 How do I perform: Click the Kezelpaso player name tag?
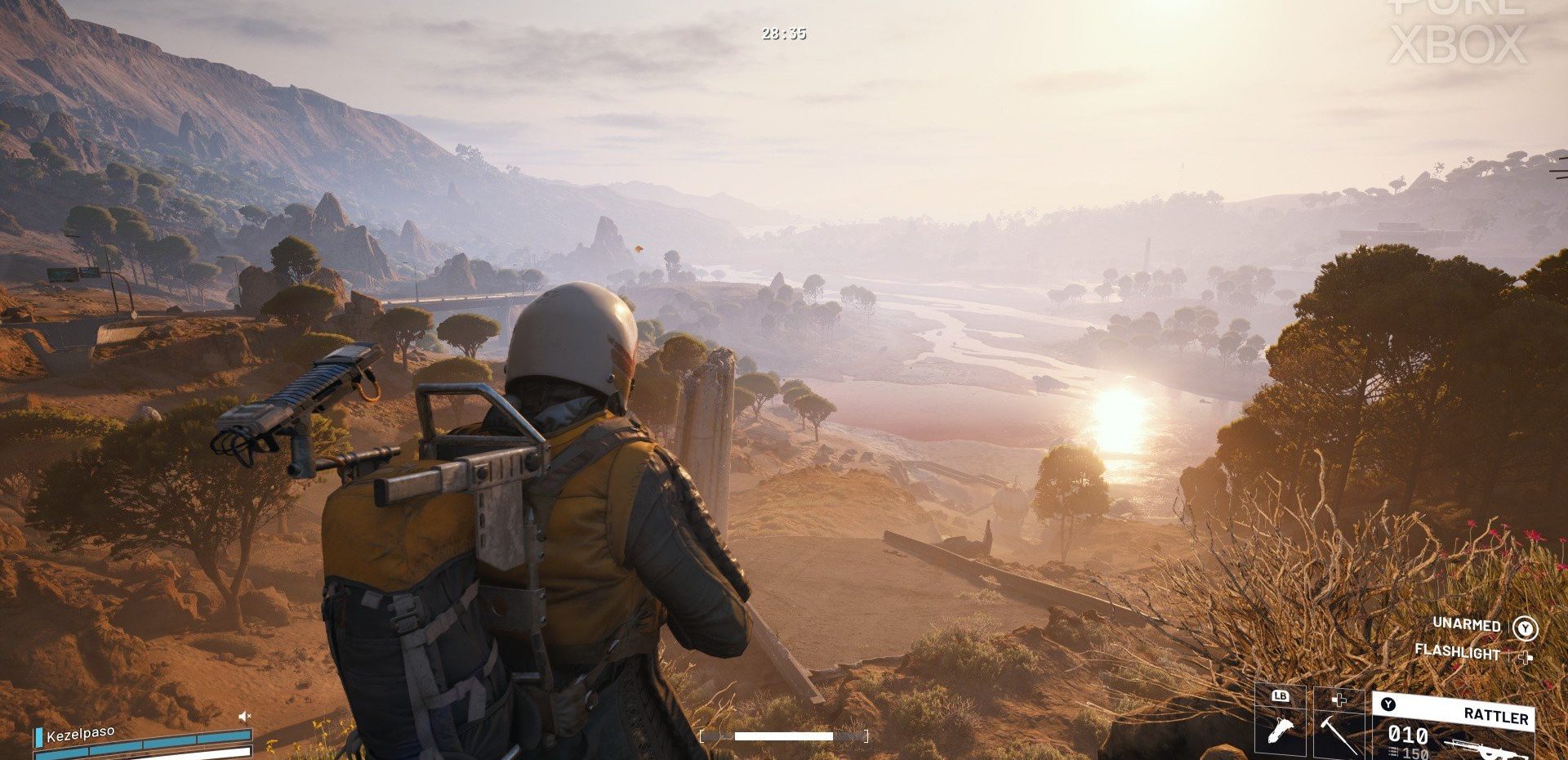[80, 734]
